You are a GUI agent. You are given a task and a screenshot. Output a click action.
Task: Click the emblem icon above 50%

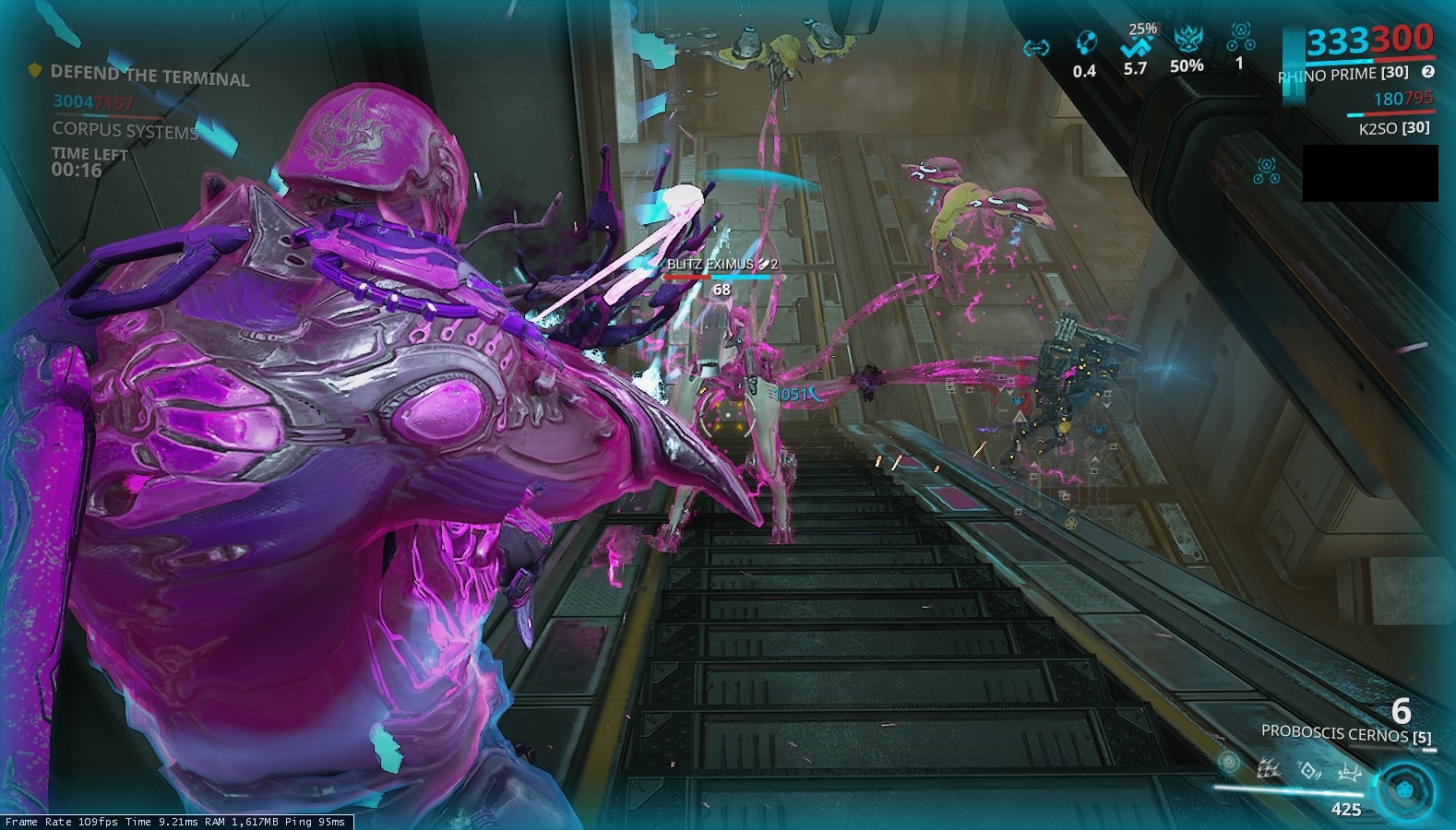(1189, 39)
